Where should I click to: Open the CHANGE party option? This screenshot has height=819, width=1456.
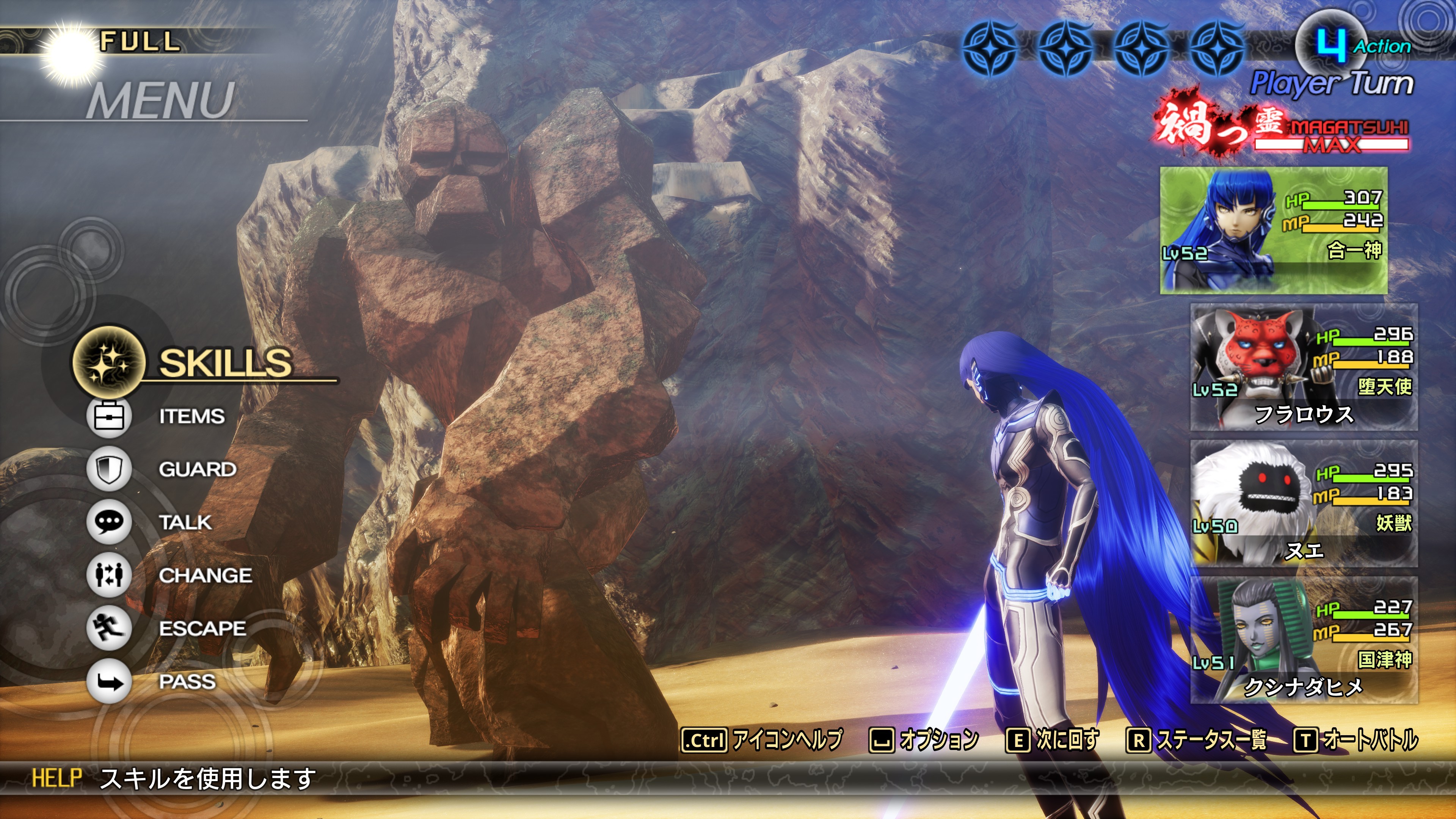tap(205, 576)
